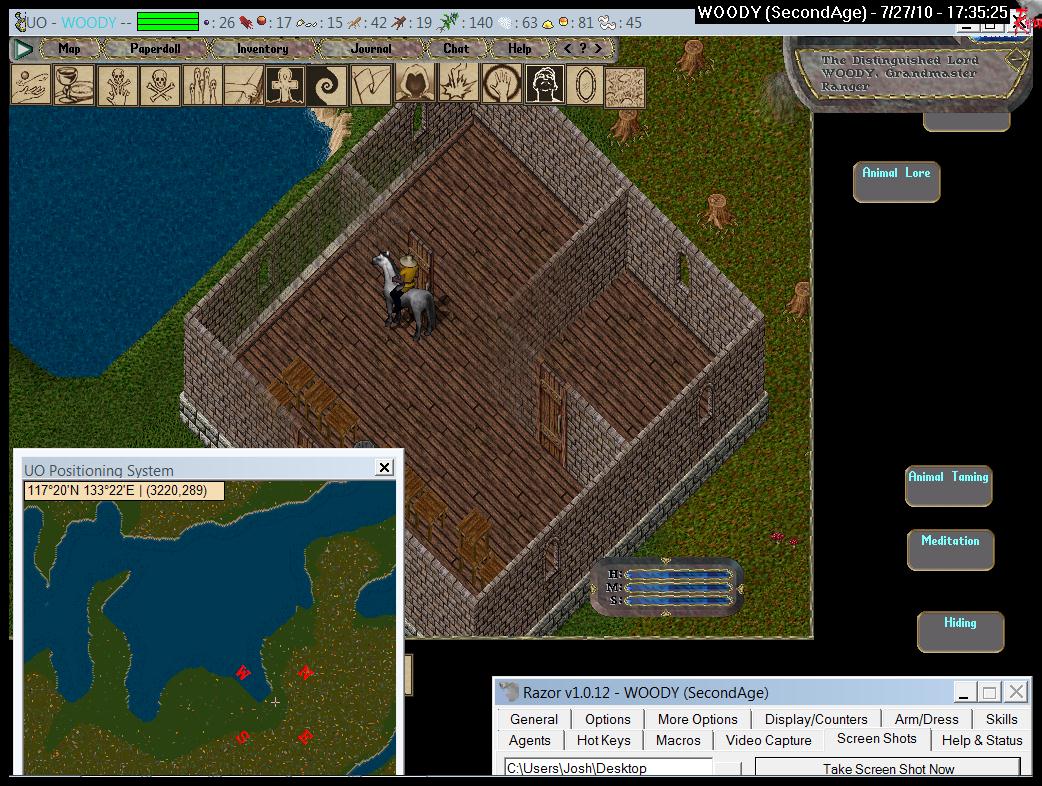Minimize the Razor window

coord(962,692)
